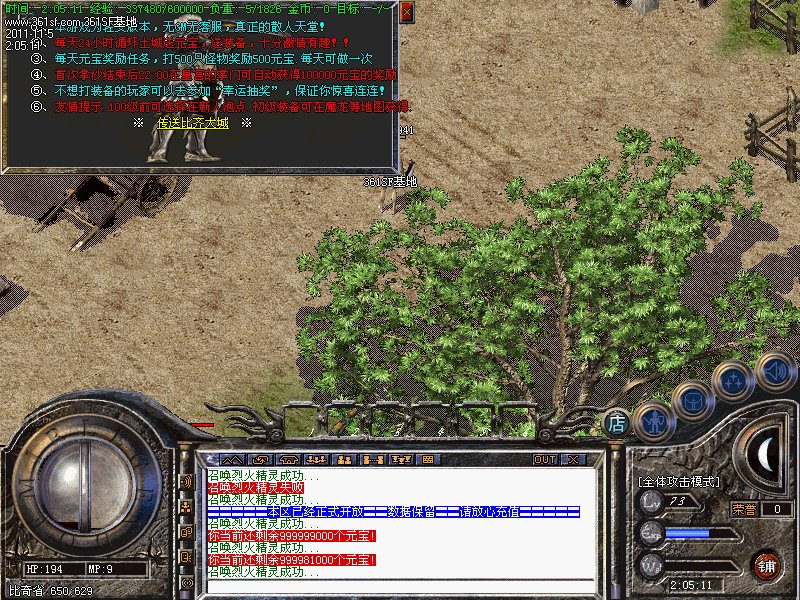The height and width of the screenshot is (600, 800).
Task: Follow the 传送比齐大城 teleport link
Action: click(193, 123)
